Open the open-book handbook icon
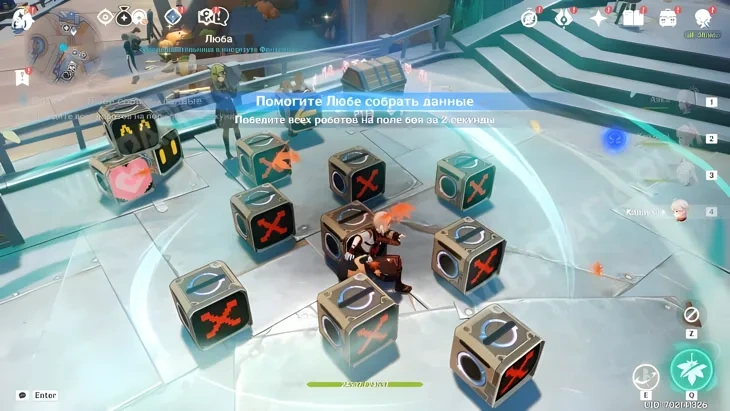730x411 pixels. click(632, 17)
